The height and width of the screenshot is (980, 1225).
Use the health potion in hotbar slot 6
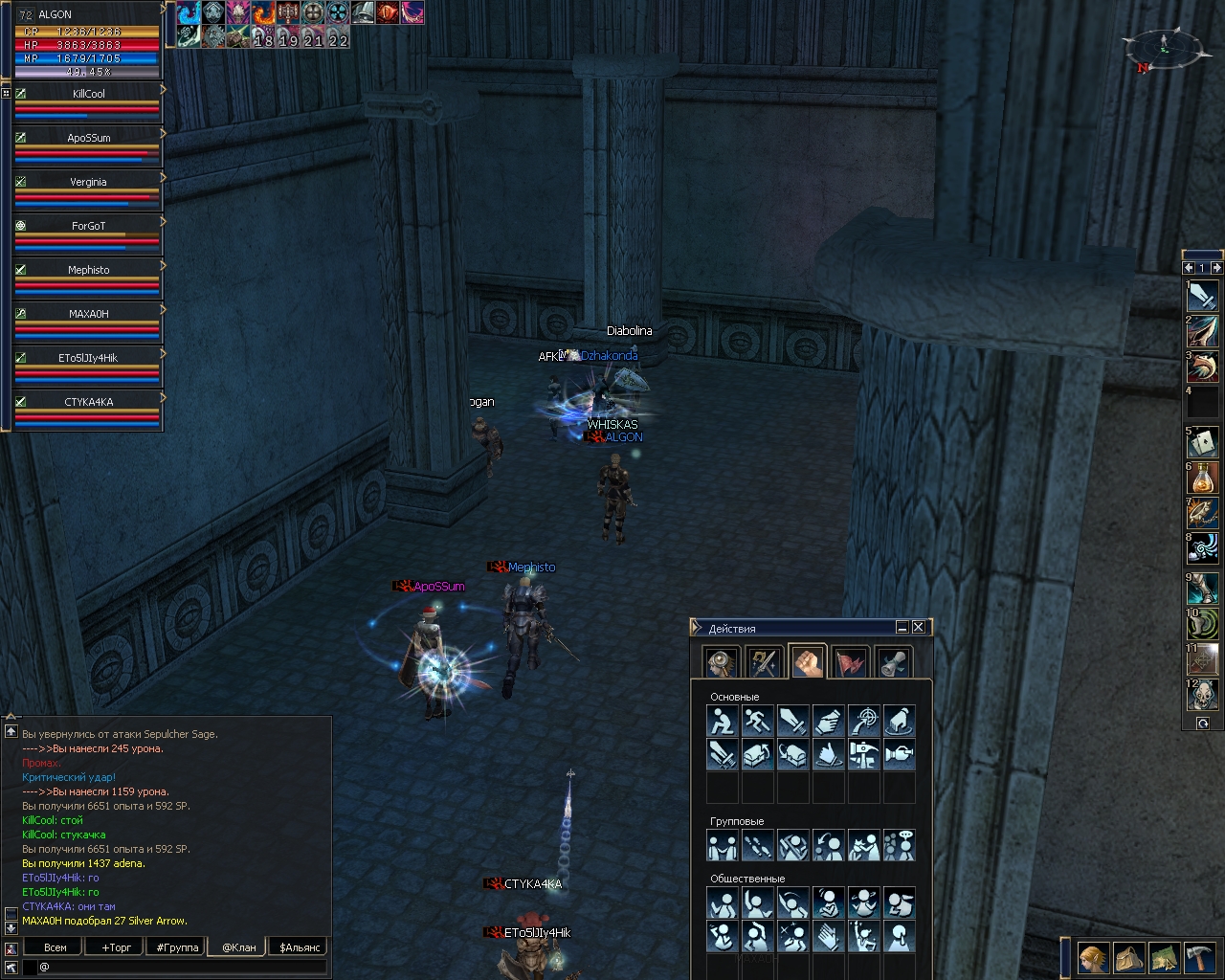click(x=1203, y=477)
